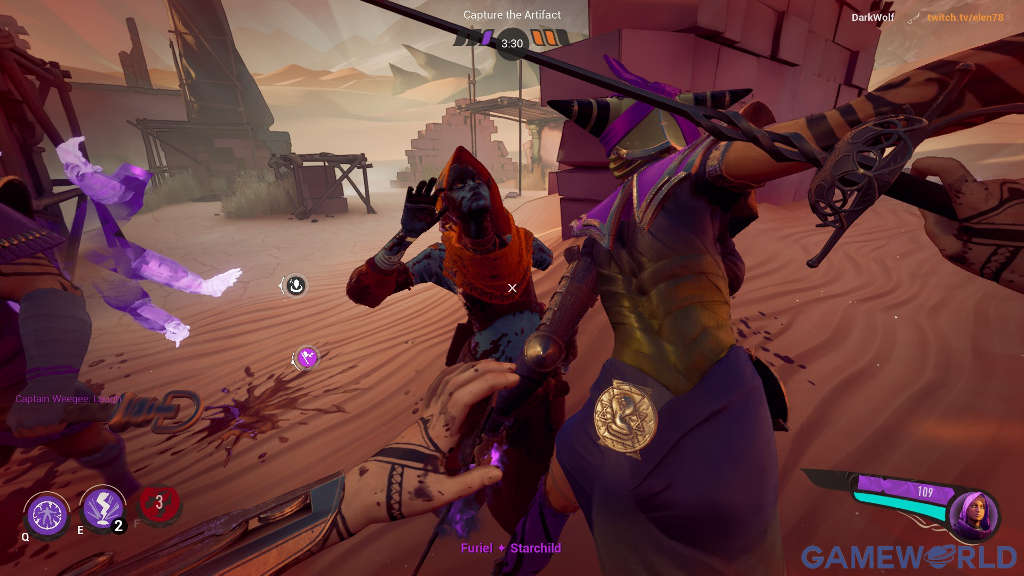Screen dimensions: 1024x576
Task: Select the red ability with 3 charges
Action: pyautogui.click(x=157, y=504)
